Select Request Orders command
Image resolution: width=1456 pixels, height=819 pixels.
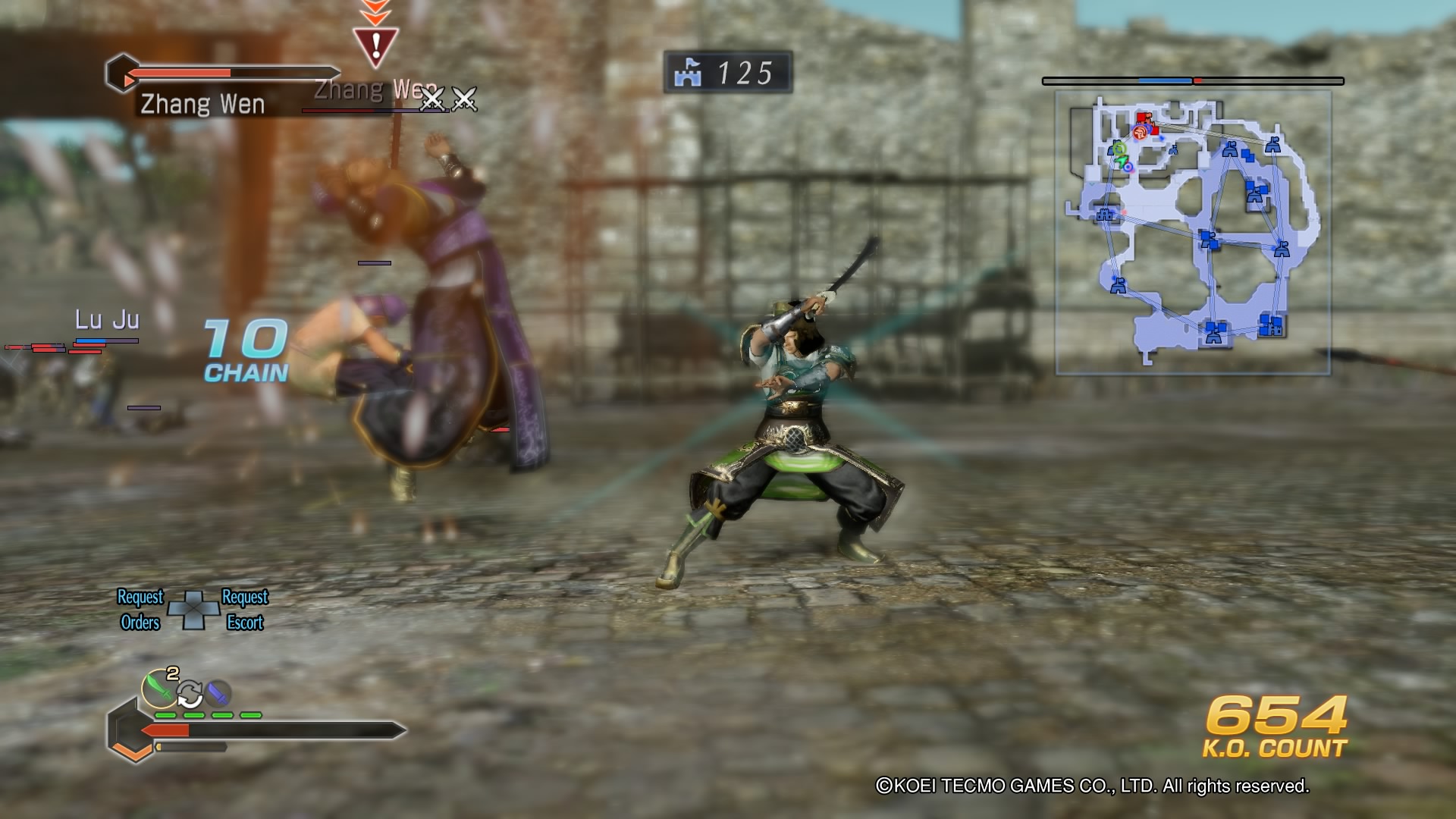pos(140,610)
